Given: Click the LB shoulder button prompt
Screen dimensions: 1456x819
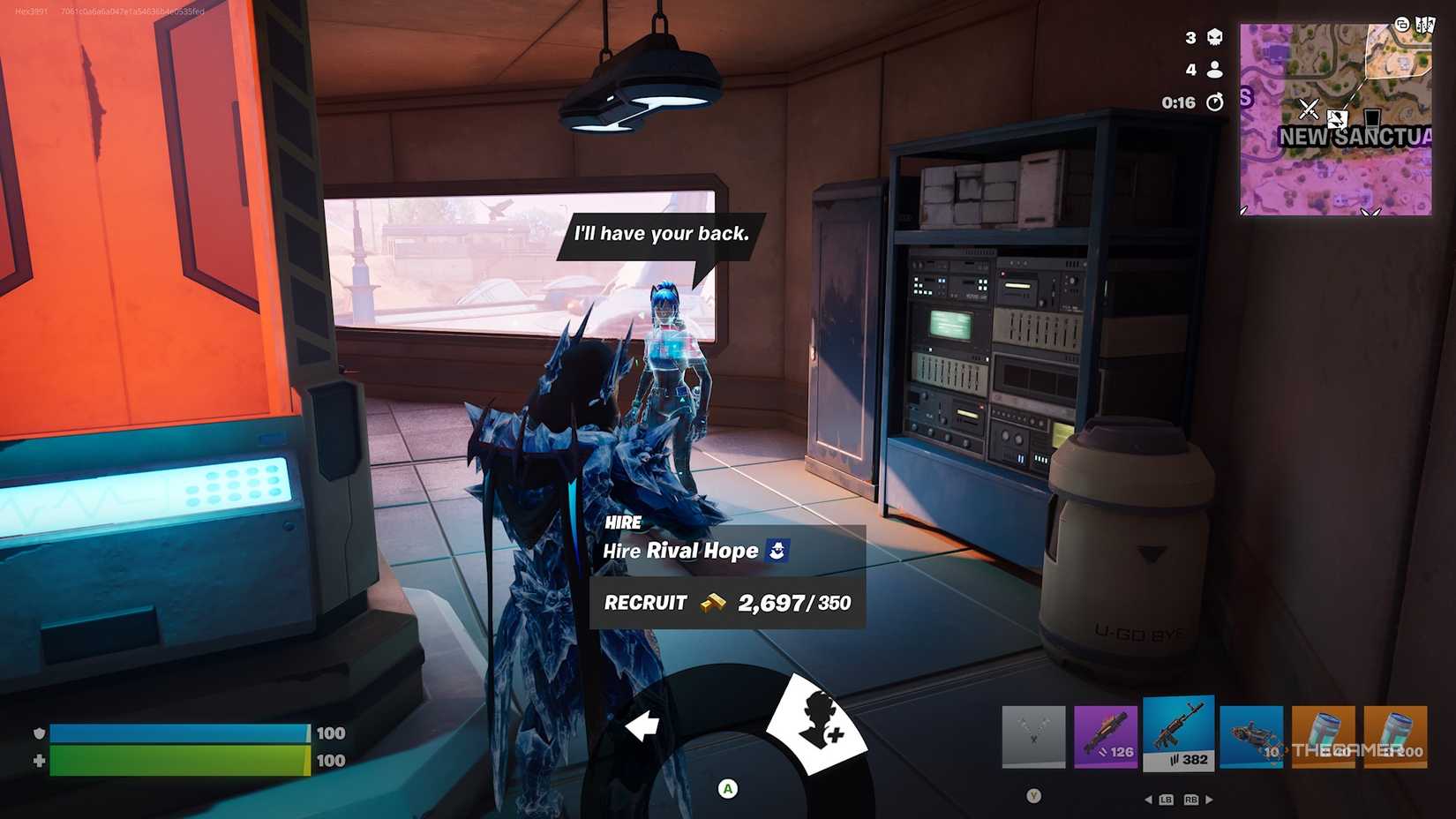Looking at the screenshot, I should click(1167, 800).
